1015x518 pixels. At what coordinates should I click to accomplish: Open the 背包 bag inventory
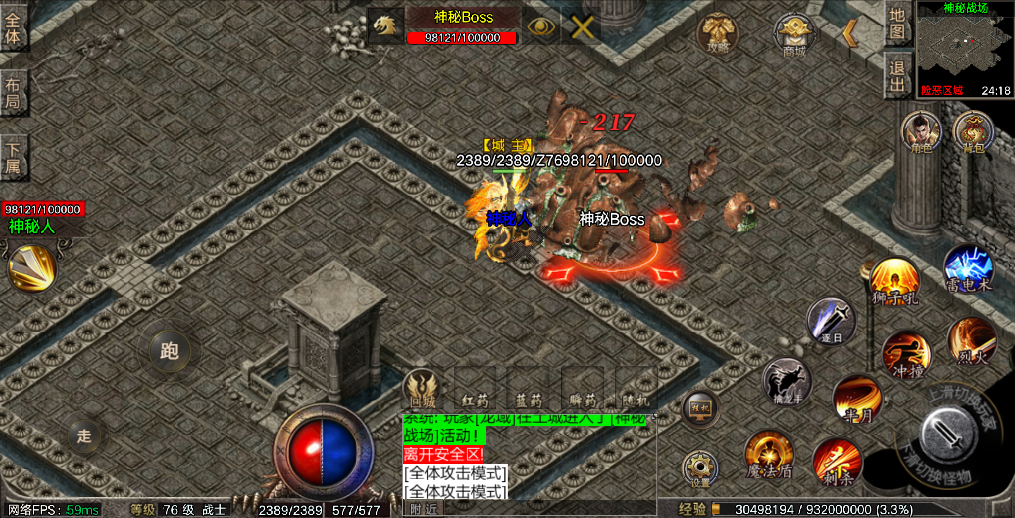[972, 131]
